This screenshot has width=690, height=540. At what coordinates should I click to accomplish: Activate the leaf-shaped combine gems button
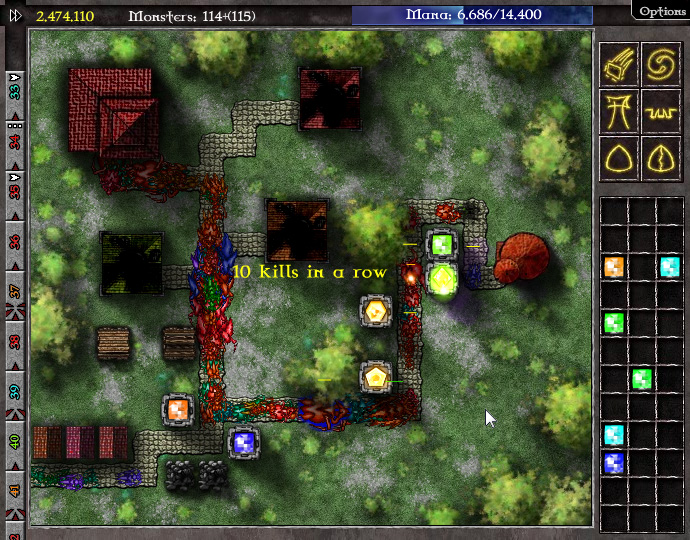click(x=661, y=156)
